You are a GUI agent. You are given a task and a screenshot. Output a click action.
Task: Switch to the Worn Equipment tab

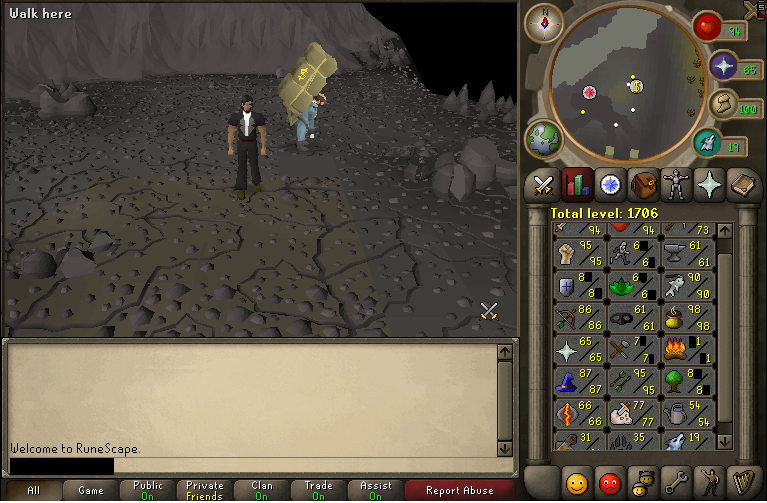pyautogui.click(x=675, y=185)
